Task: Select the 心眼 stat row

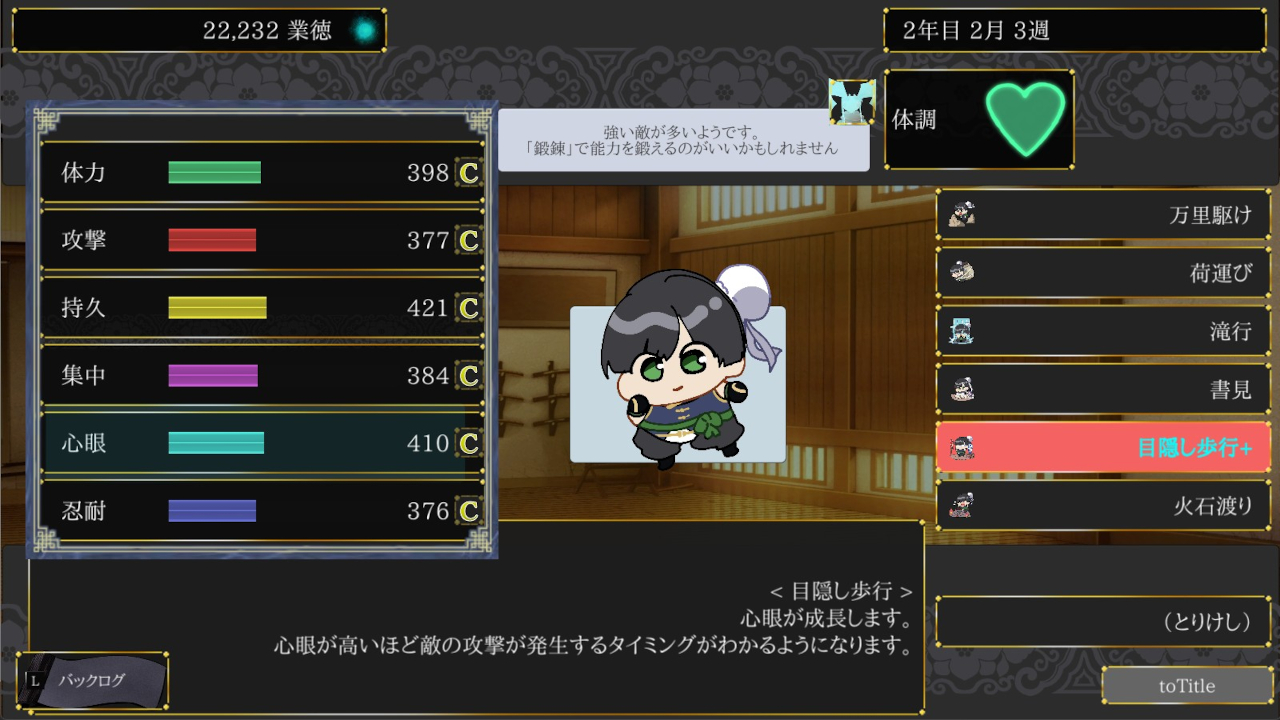Action: [262, 443]
